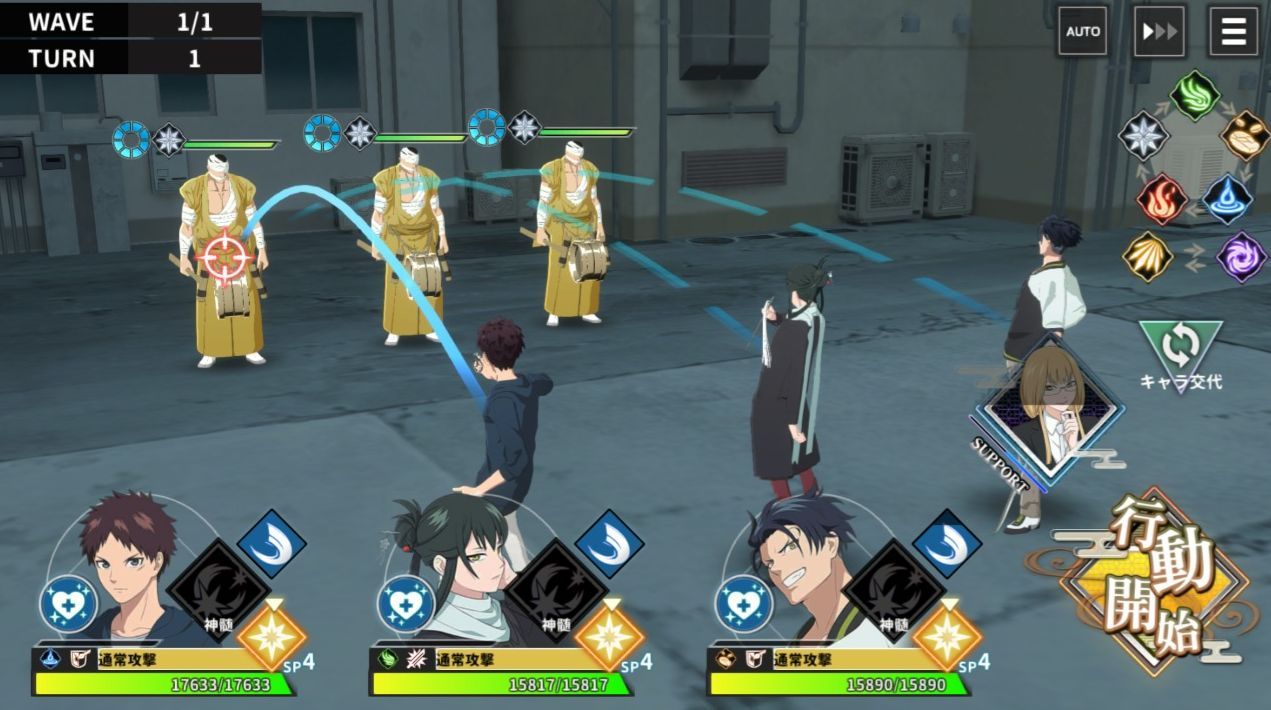Choose the grinning character's gold star attack
1271x710 pixels.
tap(947, 635)
